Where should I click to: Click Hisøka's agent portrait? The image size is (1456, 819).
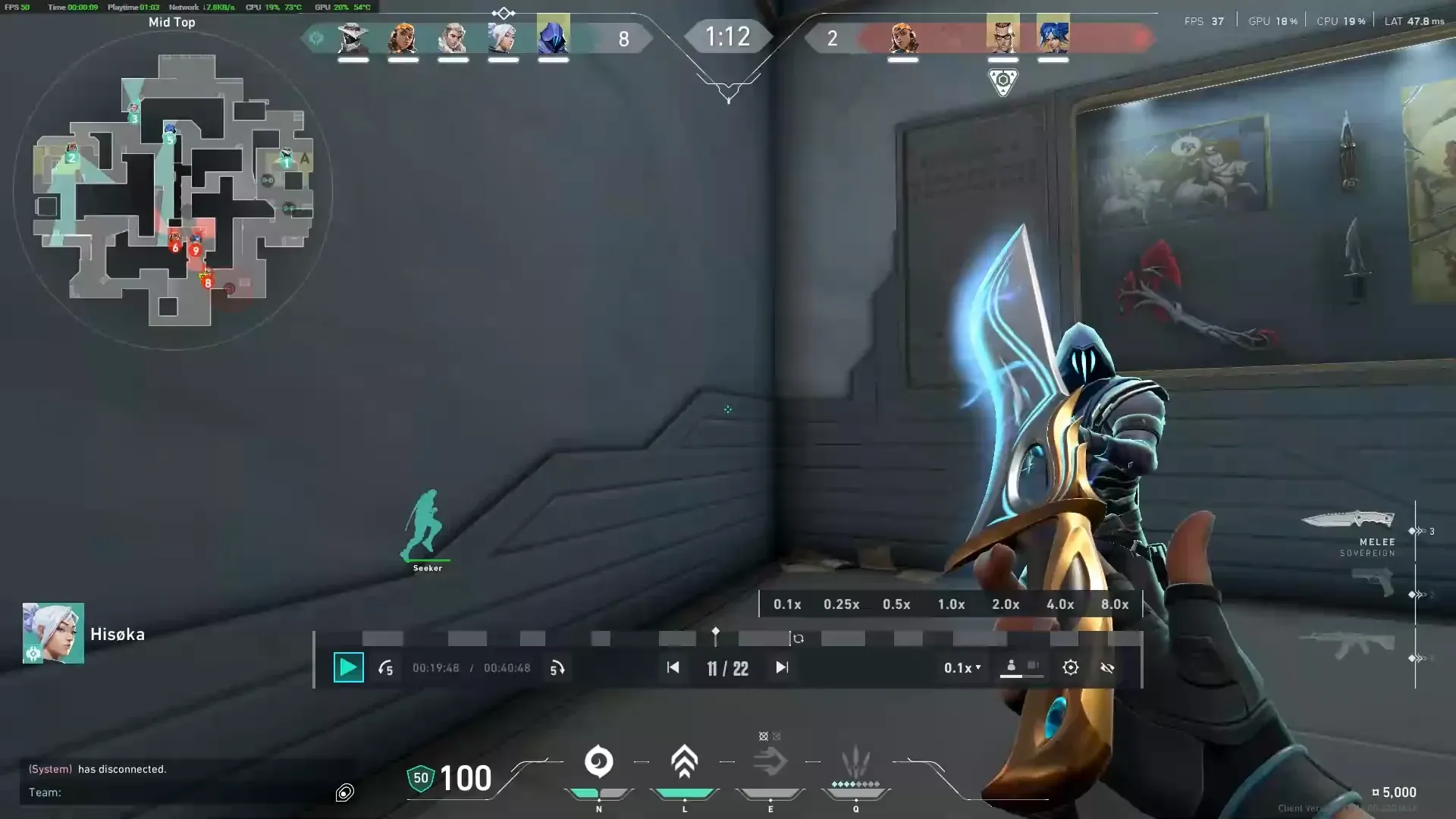point(53,633)
